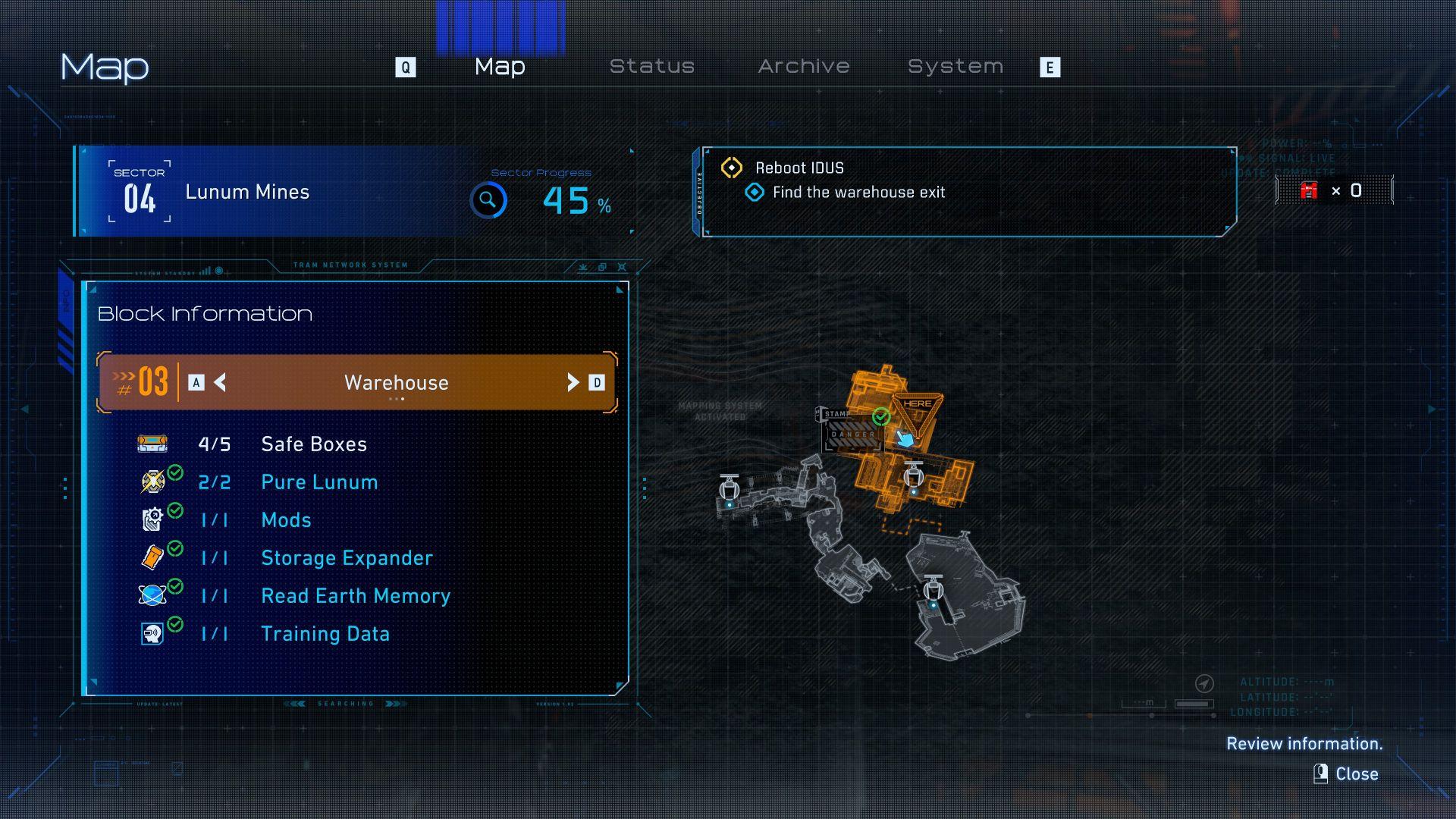The image size is (1456, 819).
Task: Pick the Storage Expander entry
Action: pos(346,558)
